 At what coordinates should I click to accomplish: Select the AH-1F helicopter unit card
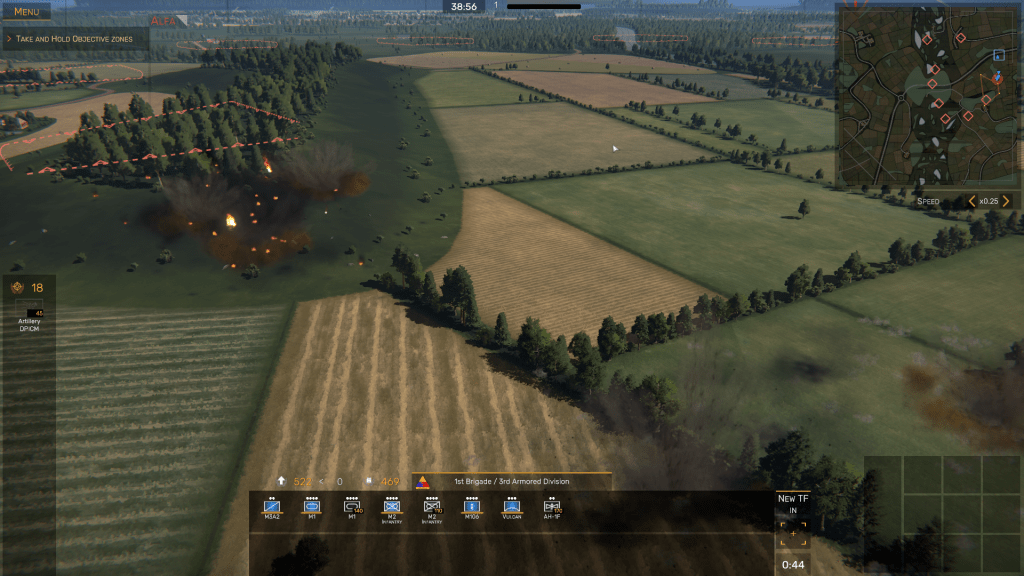[x=551, y=509]
